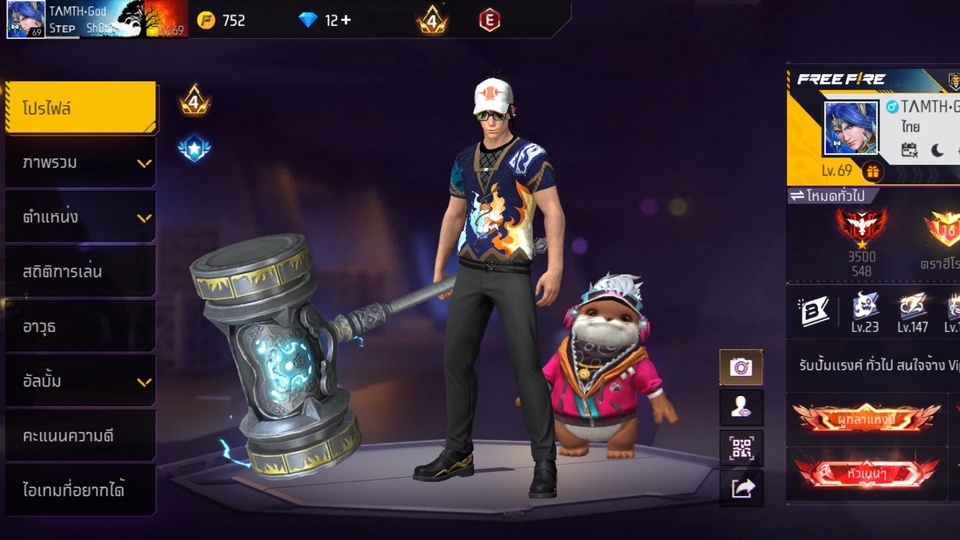Add diamonds using the plus button
960x540 pixels.
coord(346,20)
